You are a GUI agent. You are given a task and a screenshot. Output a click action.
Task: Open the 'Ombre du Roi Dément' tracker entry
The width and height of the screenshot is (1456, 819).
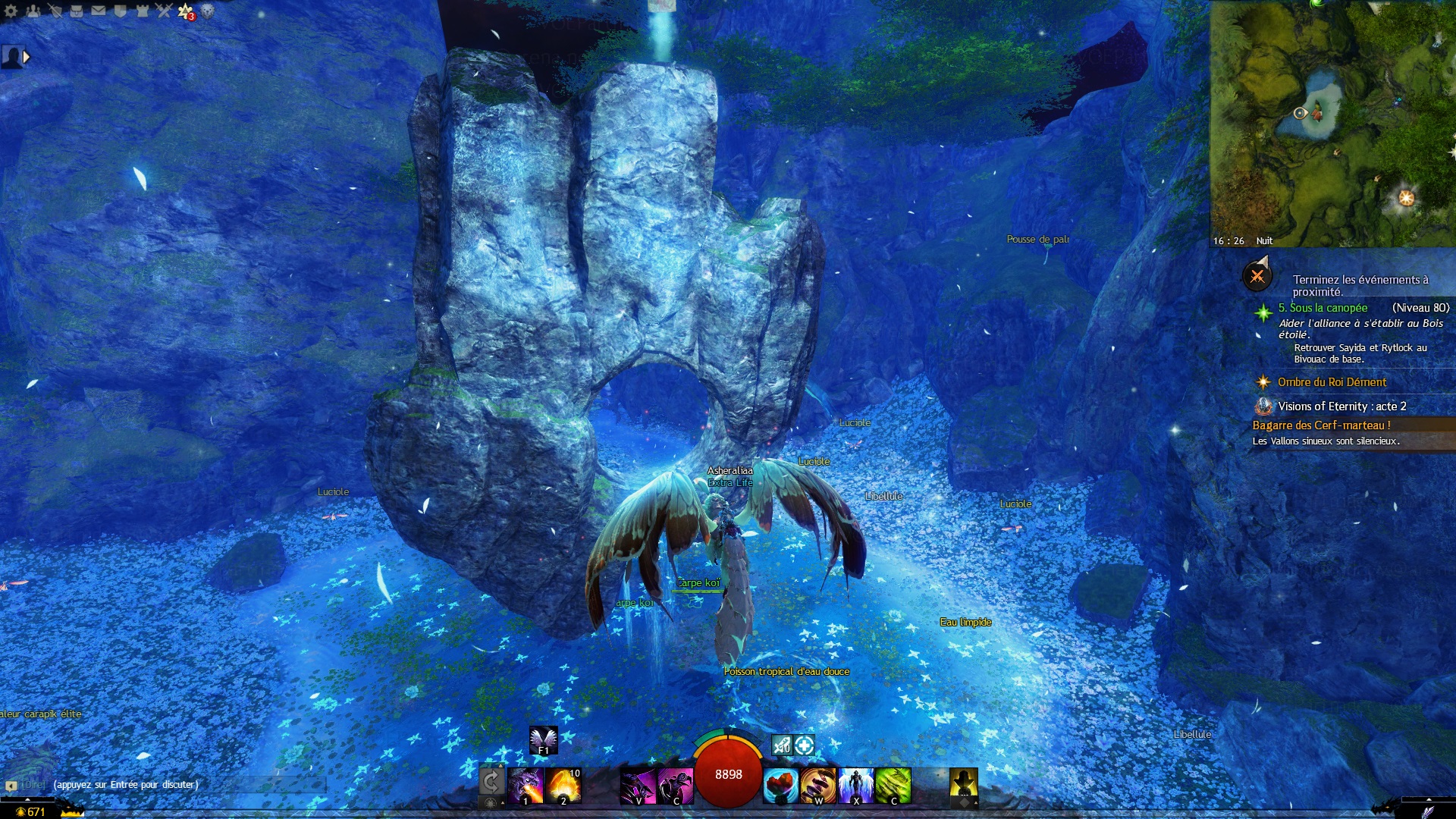click(1332, 382)
